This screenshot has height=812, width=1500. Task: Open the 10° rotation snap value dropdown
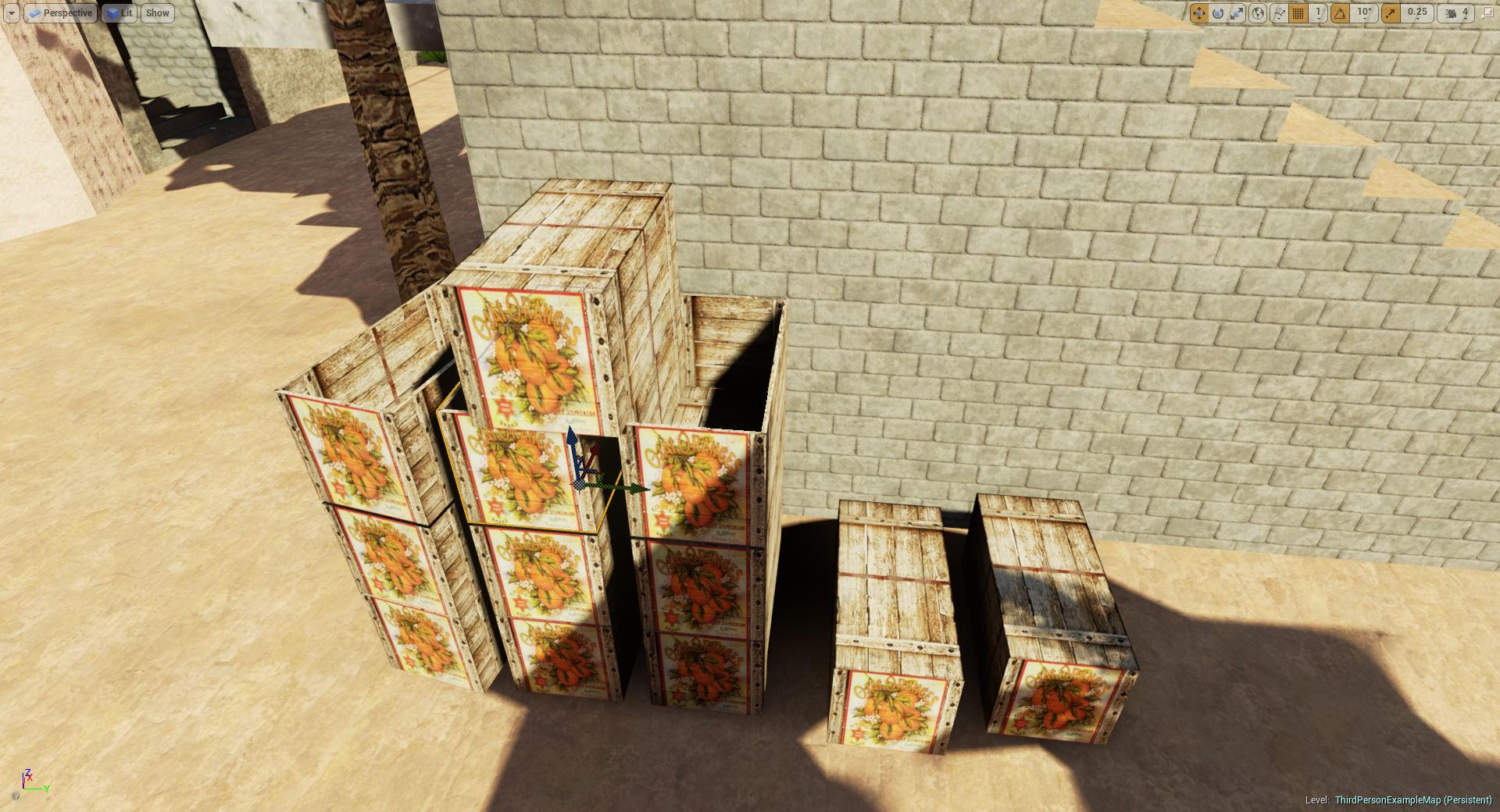tap(1363, 13)
